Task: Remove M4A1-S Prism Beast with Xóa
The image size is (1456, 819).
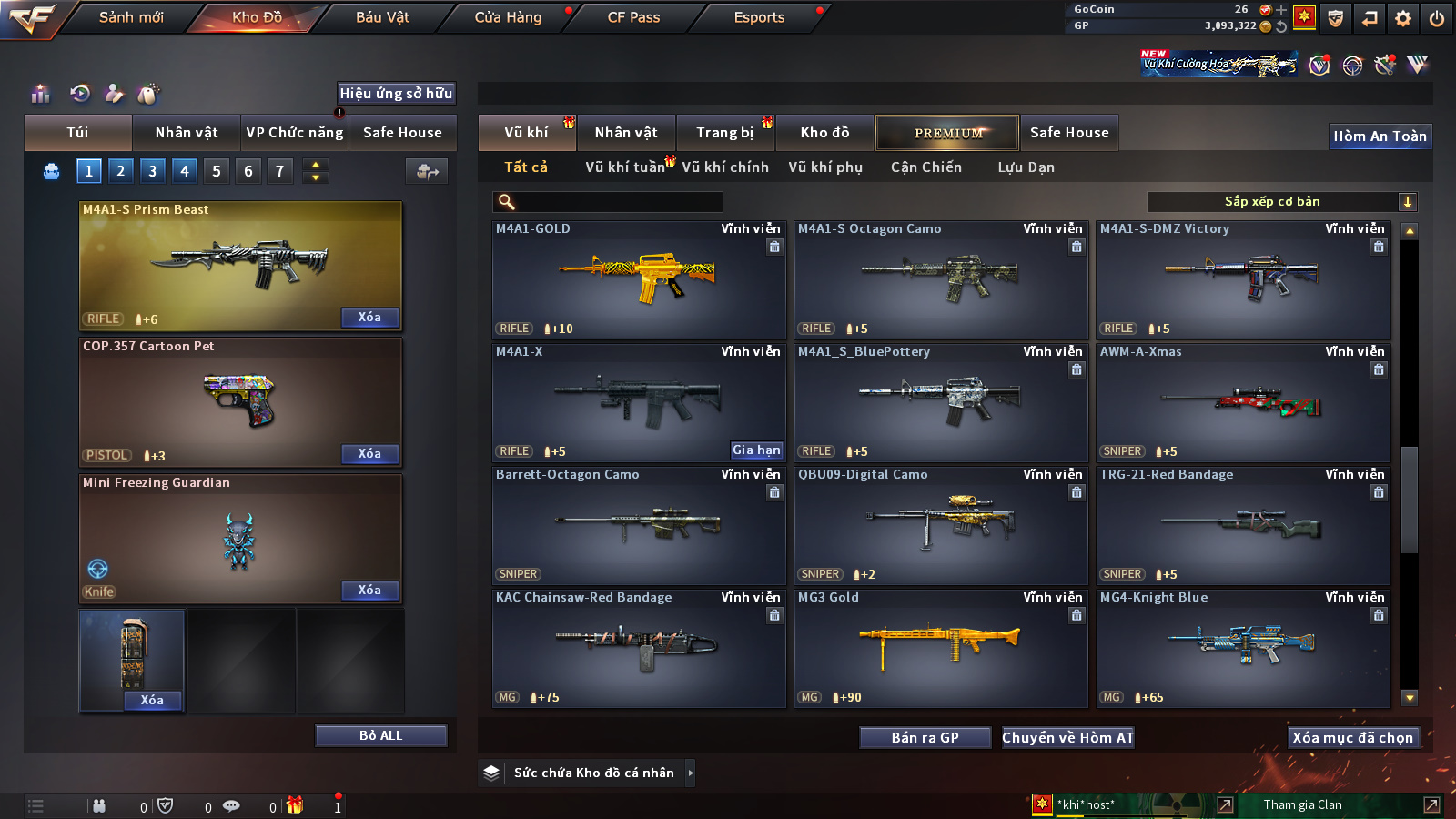Action: (x=369, y=318)
